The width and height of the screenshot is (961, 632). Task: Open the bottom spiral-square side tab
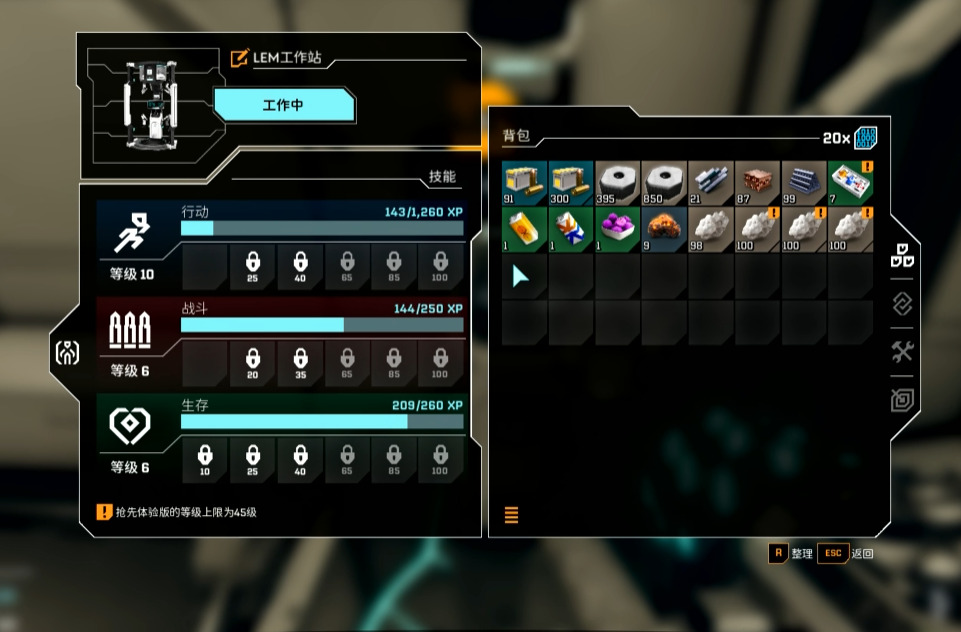point(903,400)
